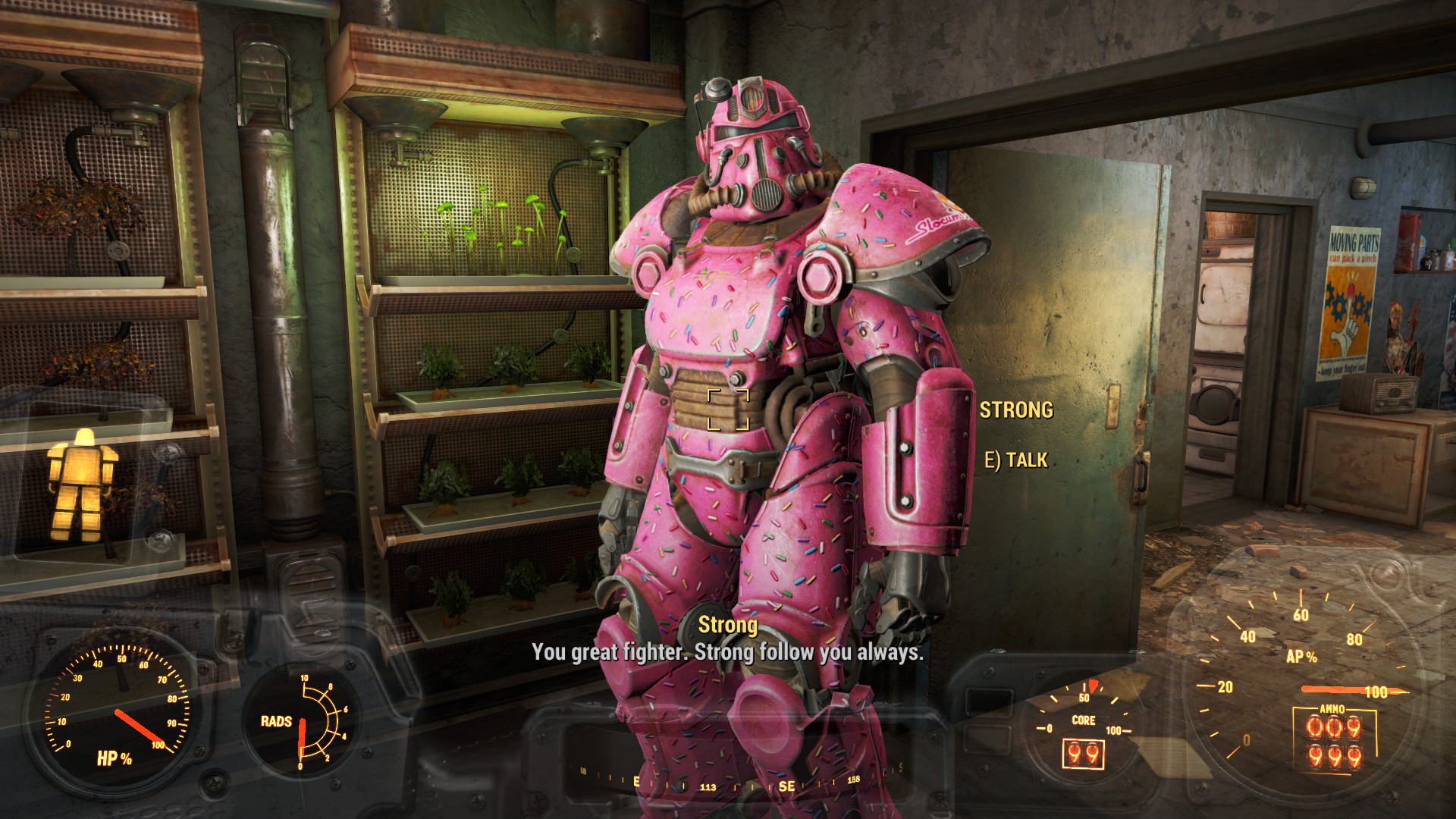This screenshot has height=819, width=1456.
Task: Click the yellow power armor condition icon
Action: click(82, 483)
